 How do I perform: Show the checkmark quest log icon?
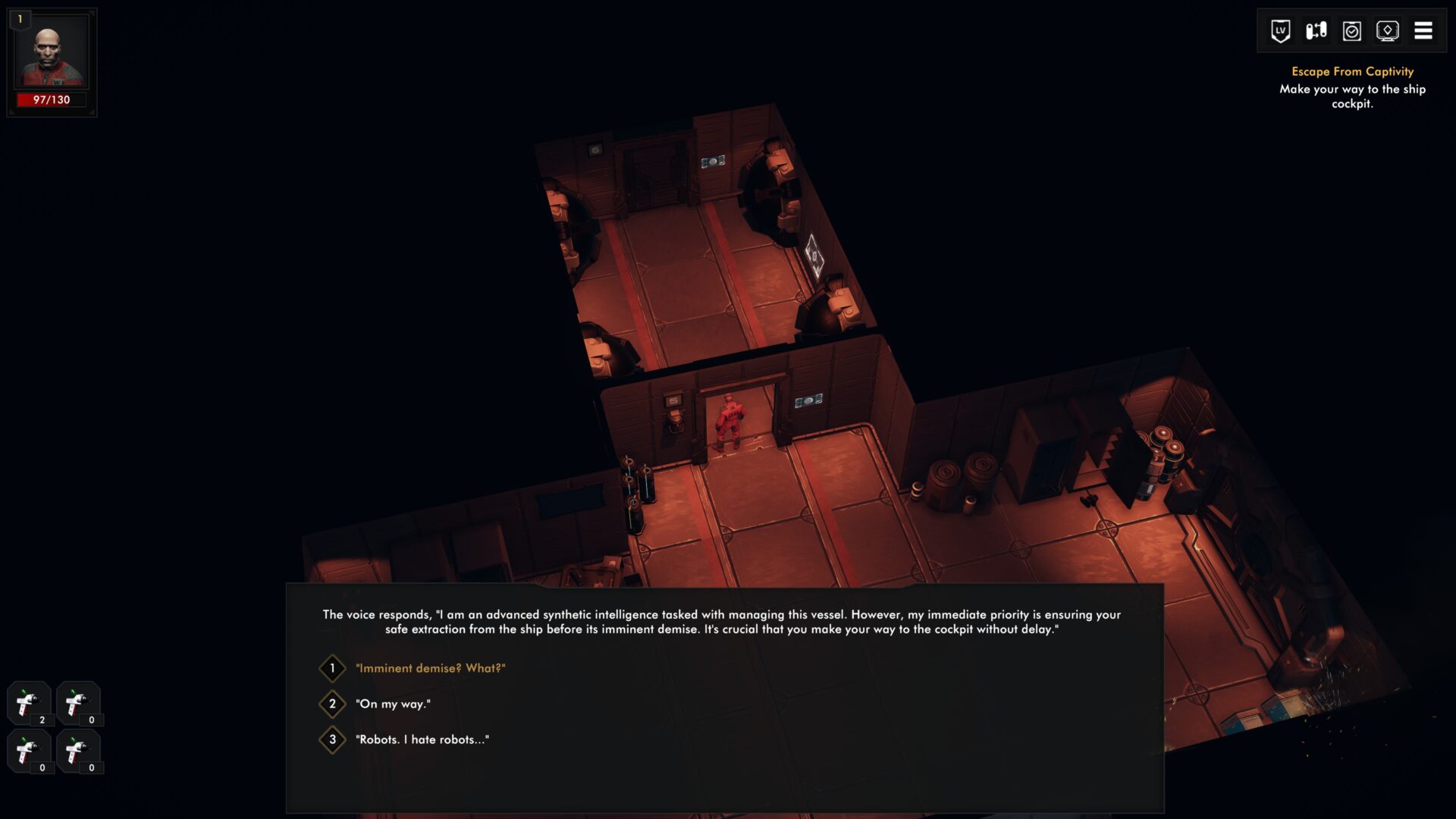[1351, 31]
